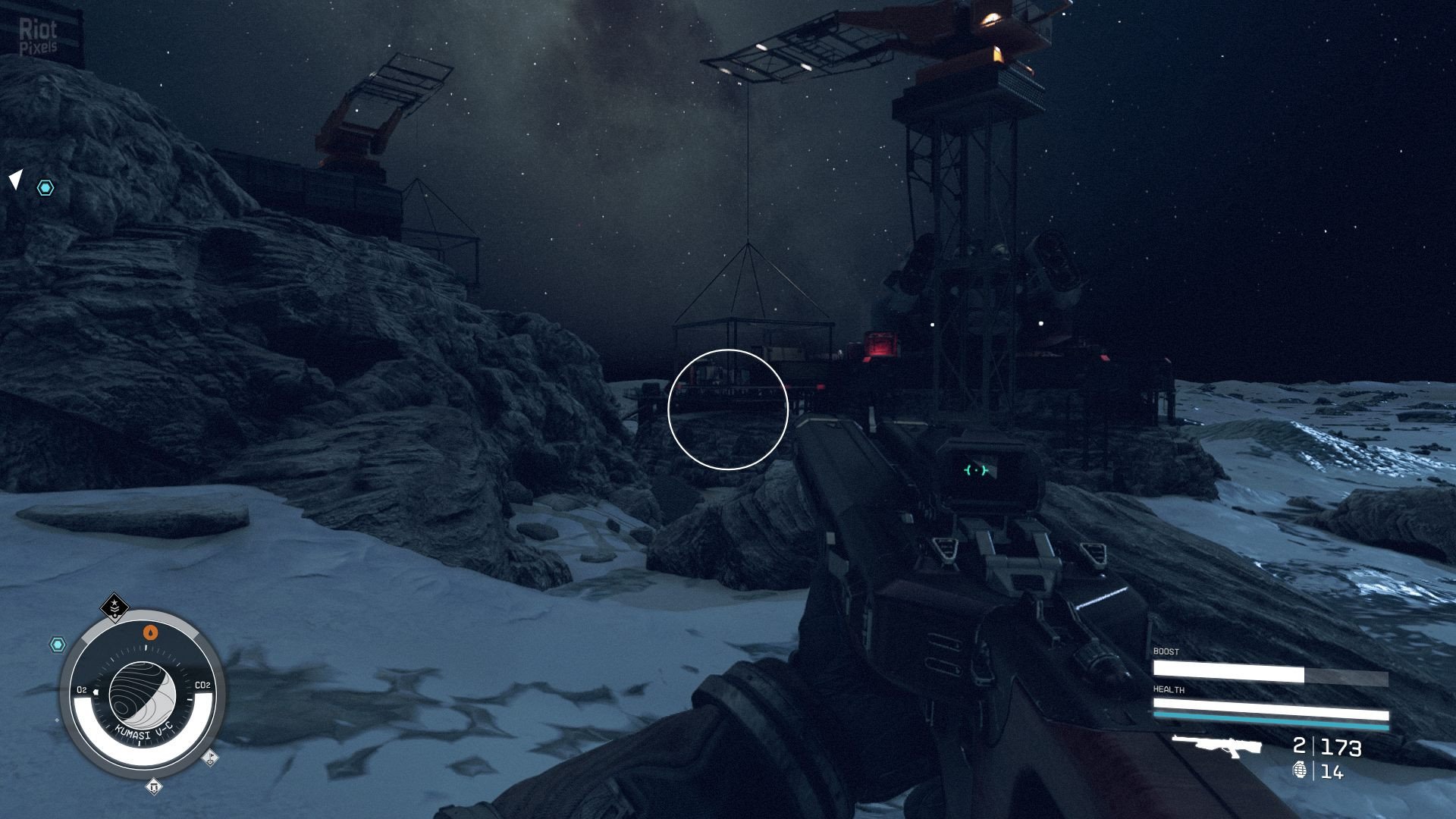Click the white arrow marker at the screen edge
Screen dimensions: 1456x819
click(16, 180)
